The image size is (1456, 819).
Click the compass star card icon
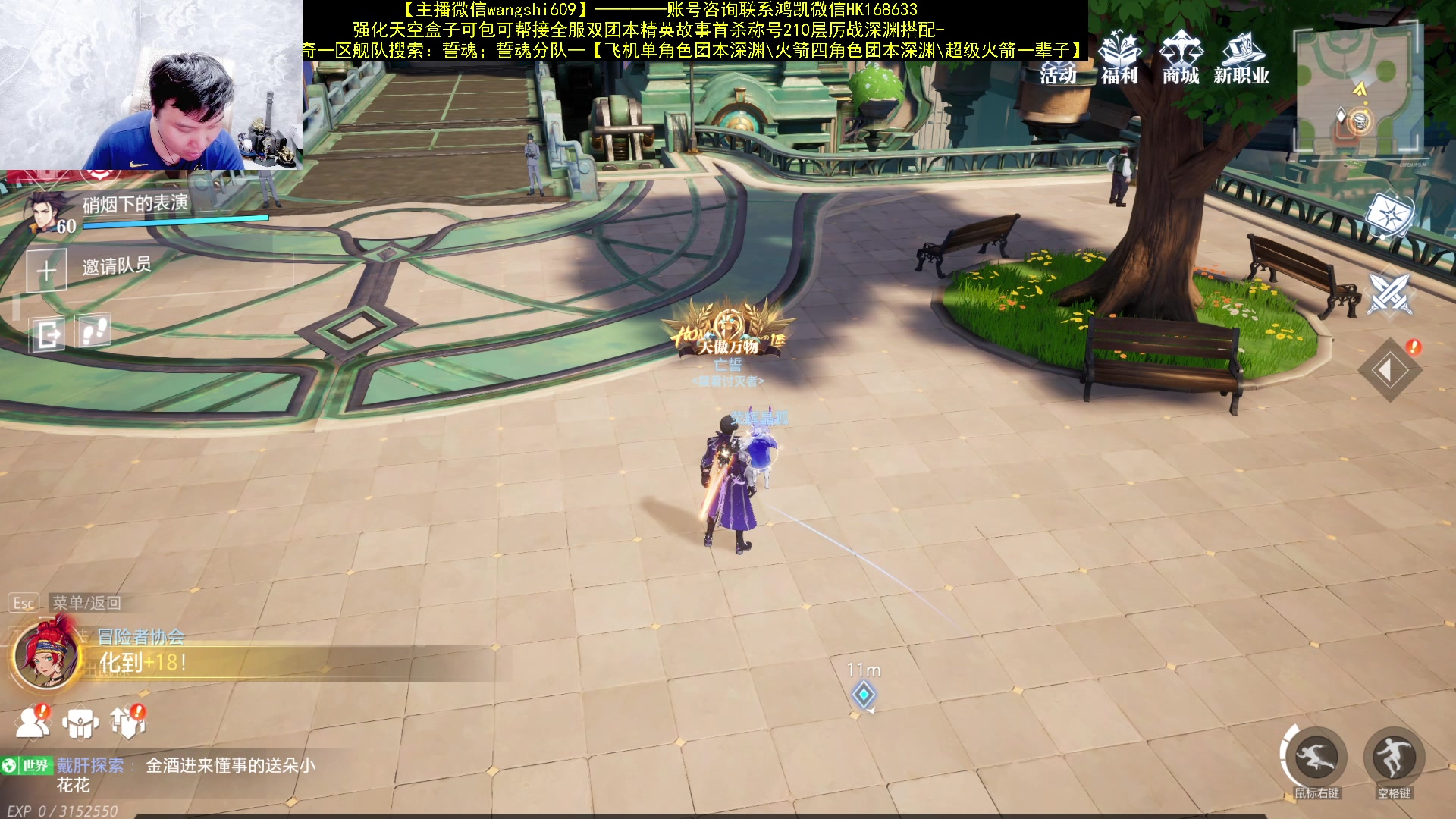(1389, 215)
